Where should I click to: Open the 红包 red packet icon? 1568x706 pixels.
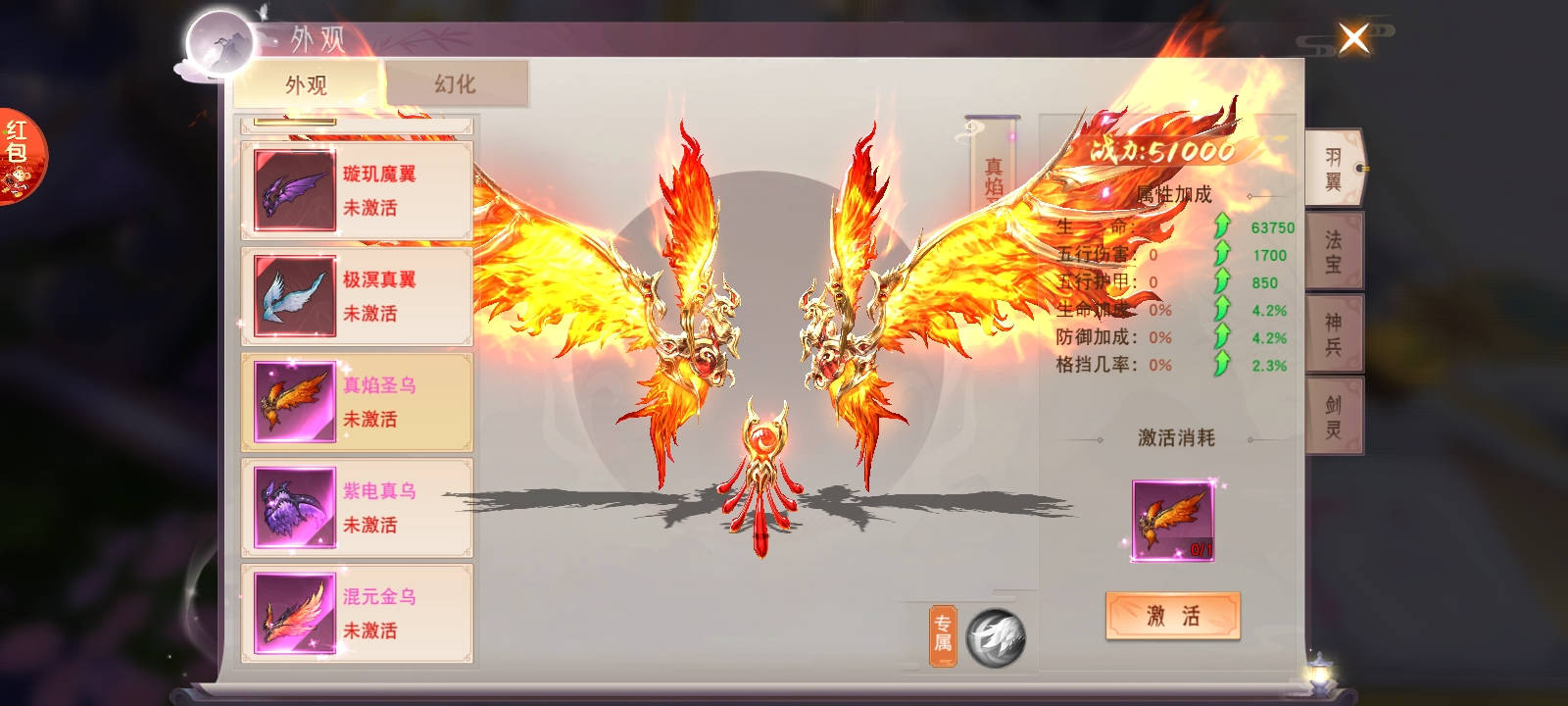[19, 157]
